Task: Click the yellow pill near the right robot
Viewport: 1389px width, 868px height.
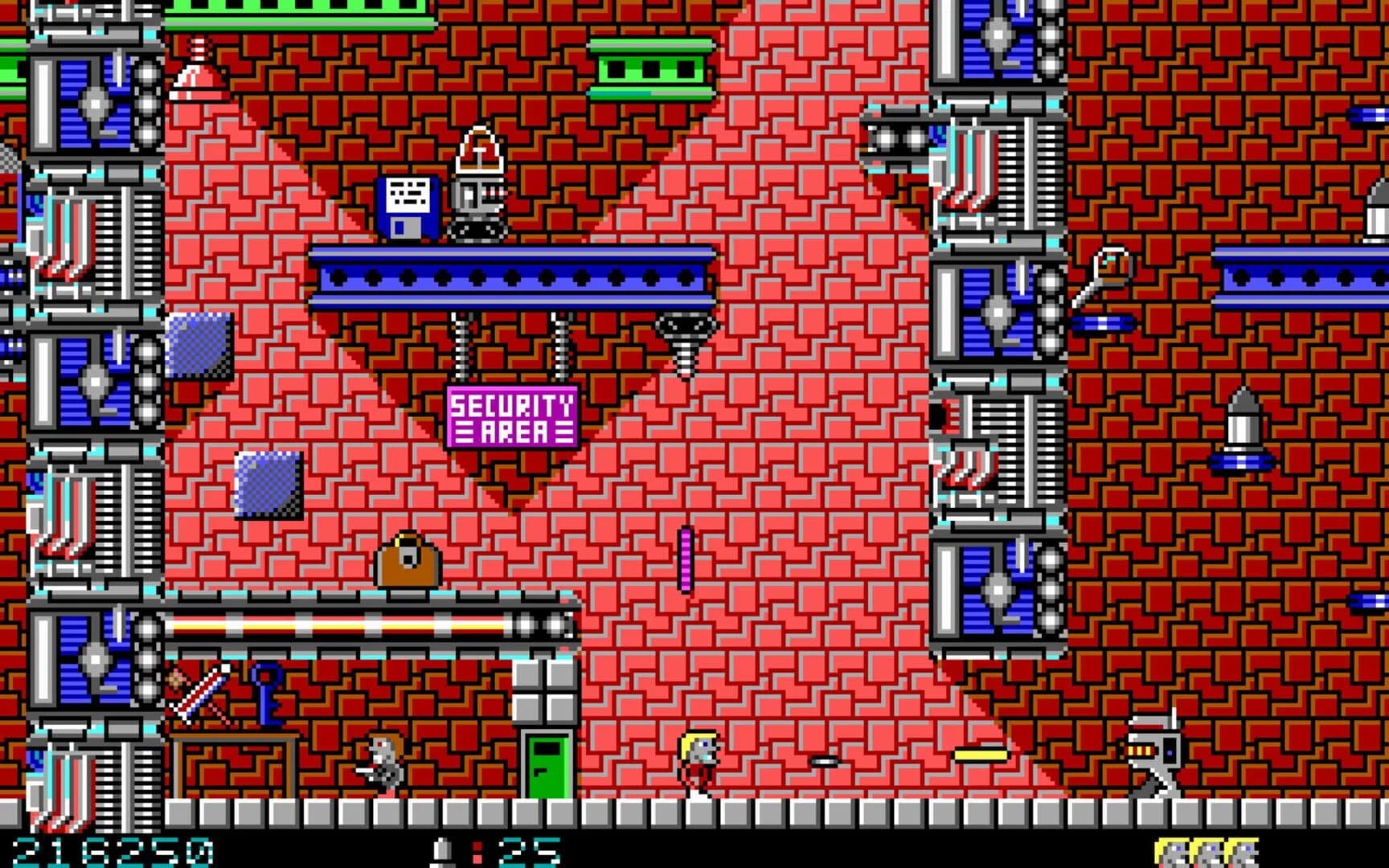Action: pyautogui.click(x=982, y=755)
